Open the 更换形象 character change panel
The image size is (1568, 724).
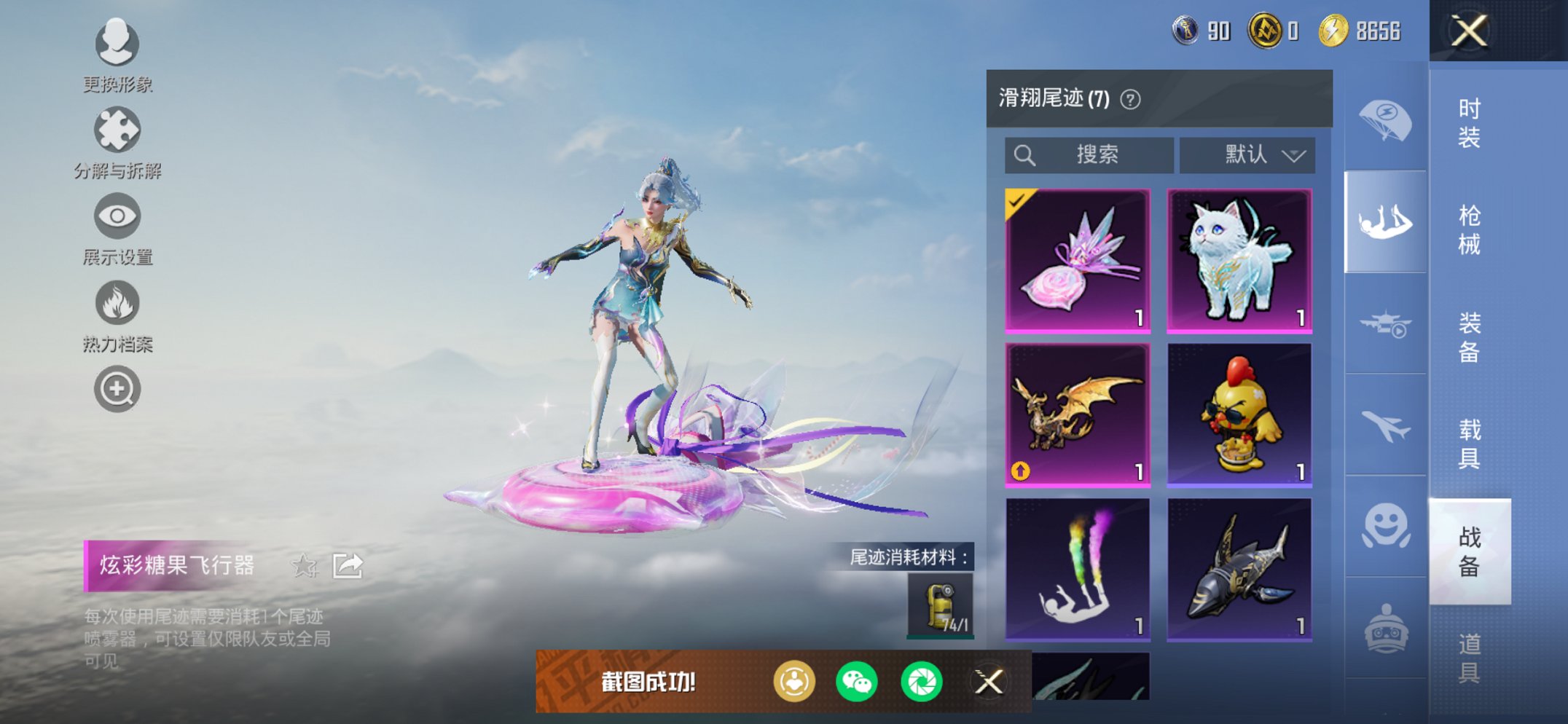click(x=117, y=45)
